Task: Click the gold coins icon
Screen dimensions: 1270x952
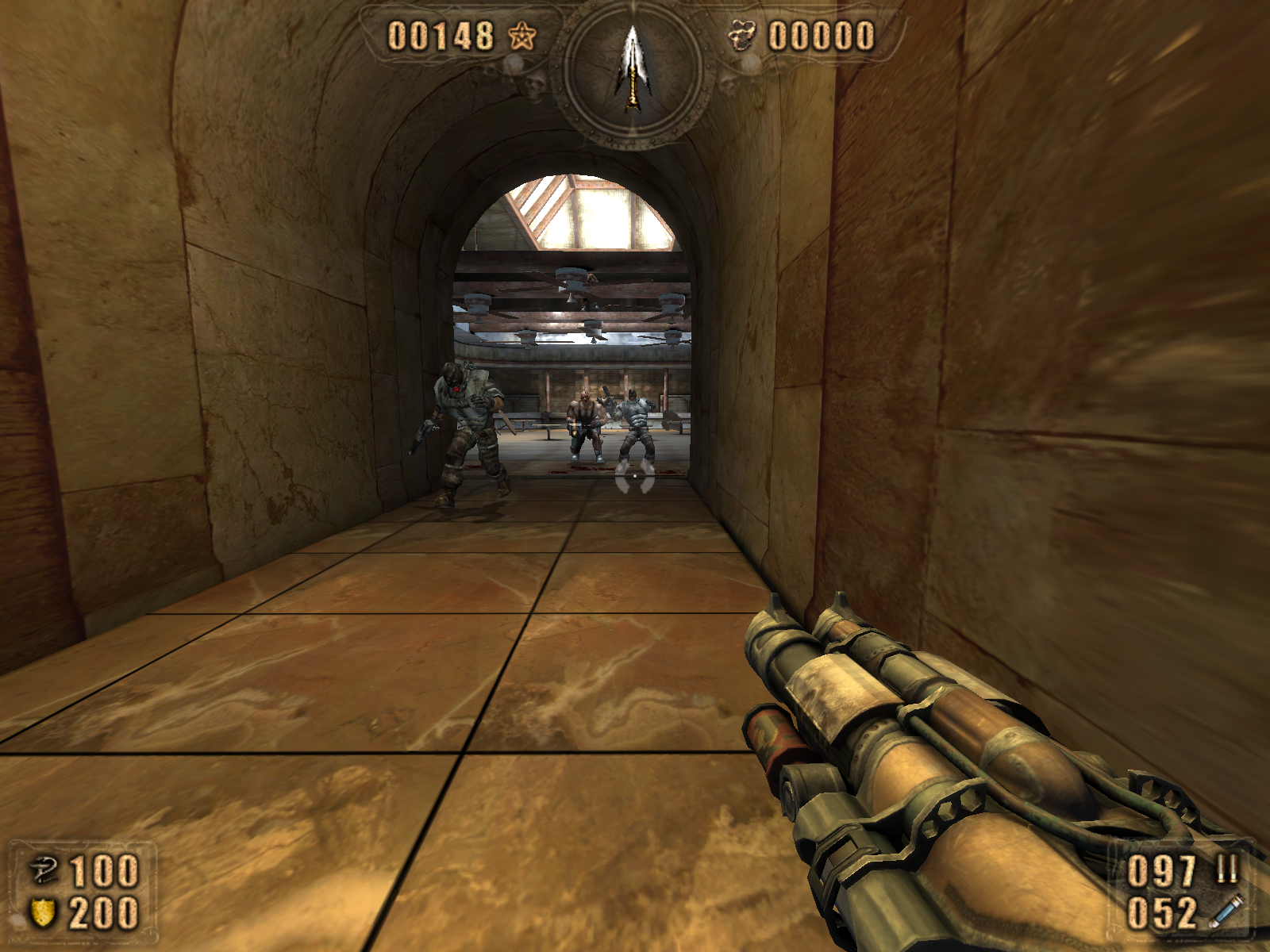Action: point(742,36)
